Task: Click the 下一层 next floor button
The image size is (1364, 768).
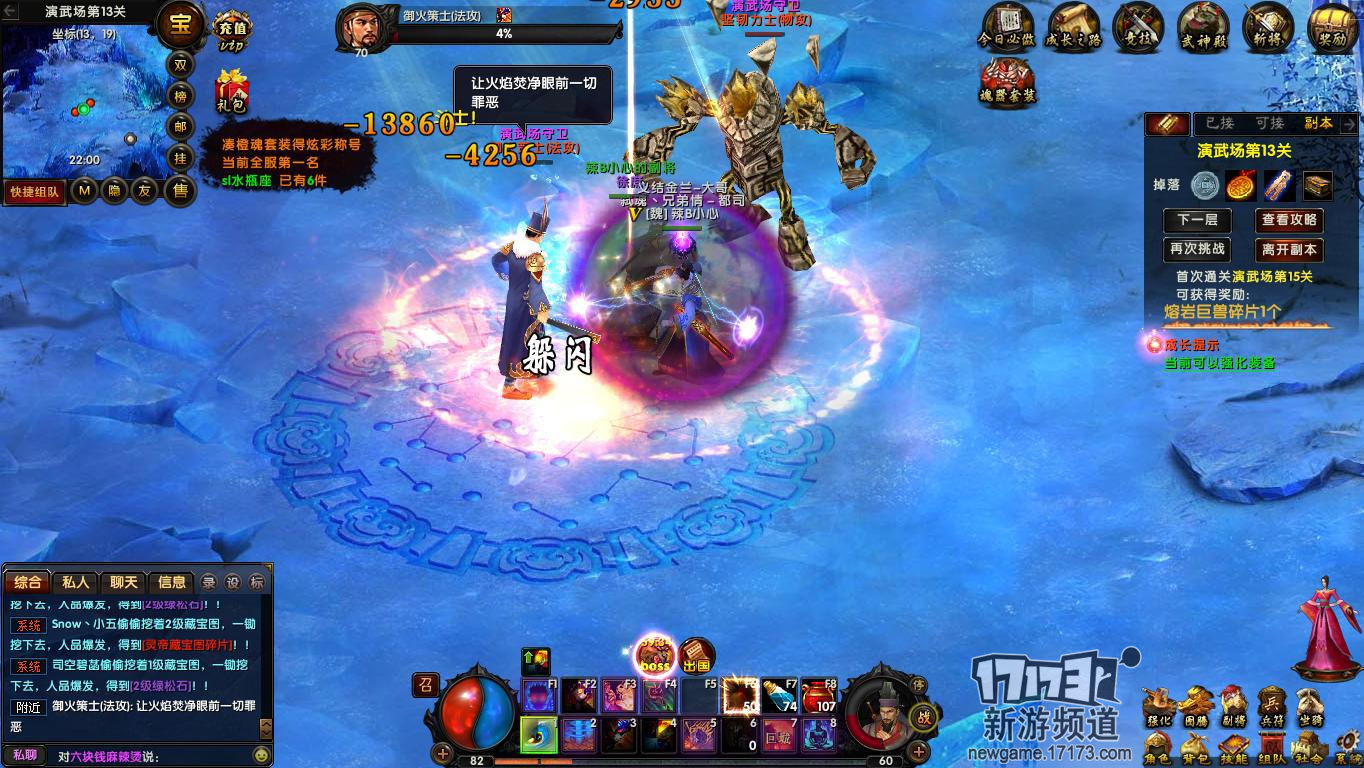Action: point(1197,220)
